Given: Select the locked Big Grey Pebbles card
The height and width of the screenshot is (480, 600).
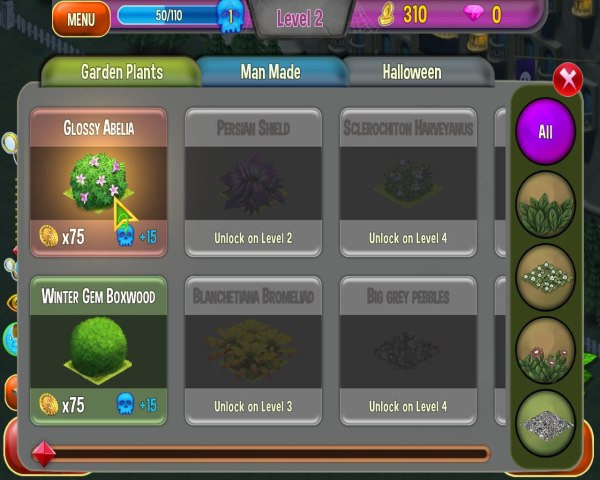Looking at the screenshot, I should point(408,350).
